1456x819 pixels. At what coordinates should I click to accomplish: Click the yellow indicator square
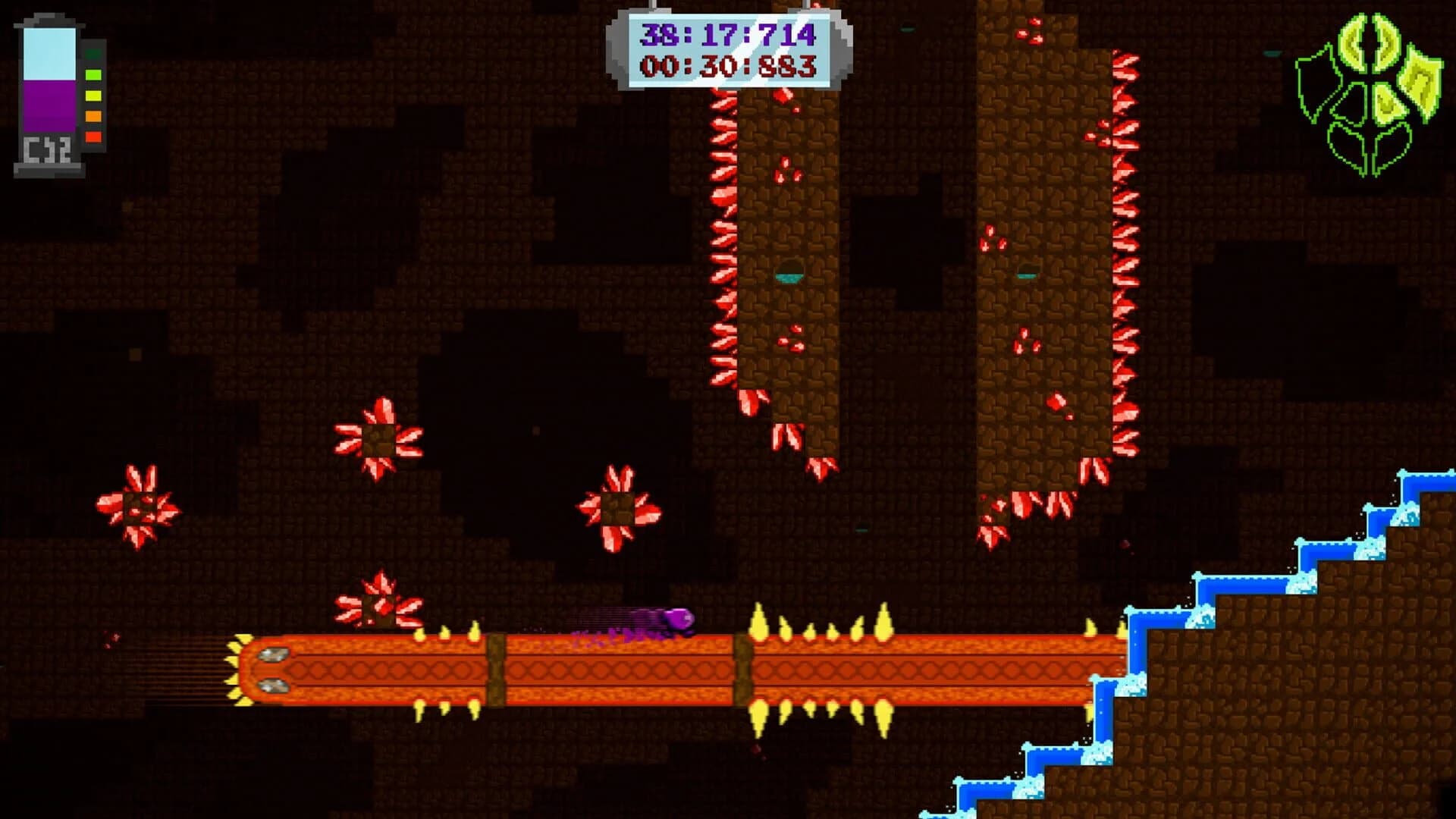93,96
